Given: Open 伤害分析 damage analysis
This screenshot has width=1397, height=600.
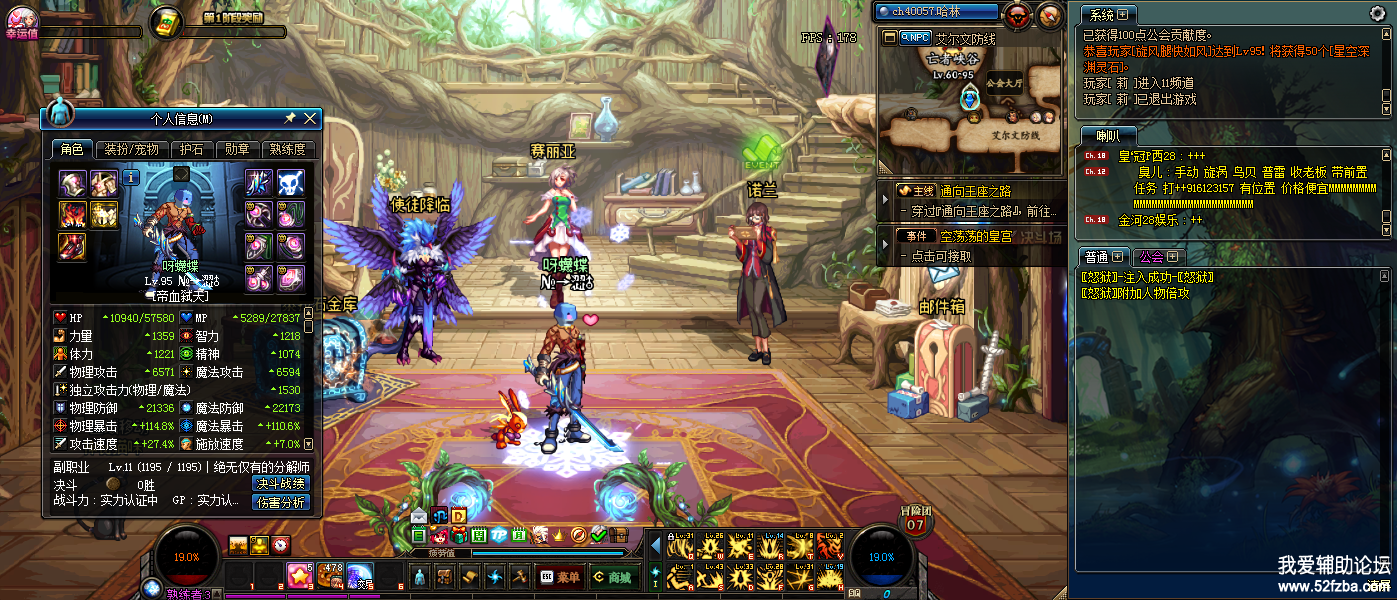Looking at the screenshot, I should click(x=280, y=502).
